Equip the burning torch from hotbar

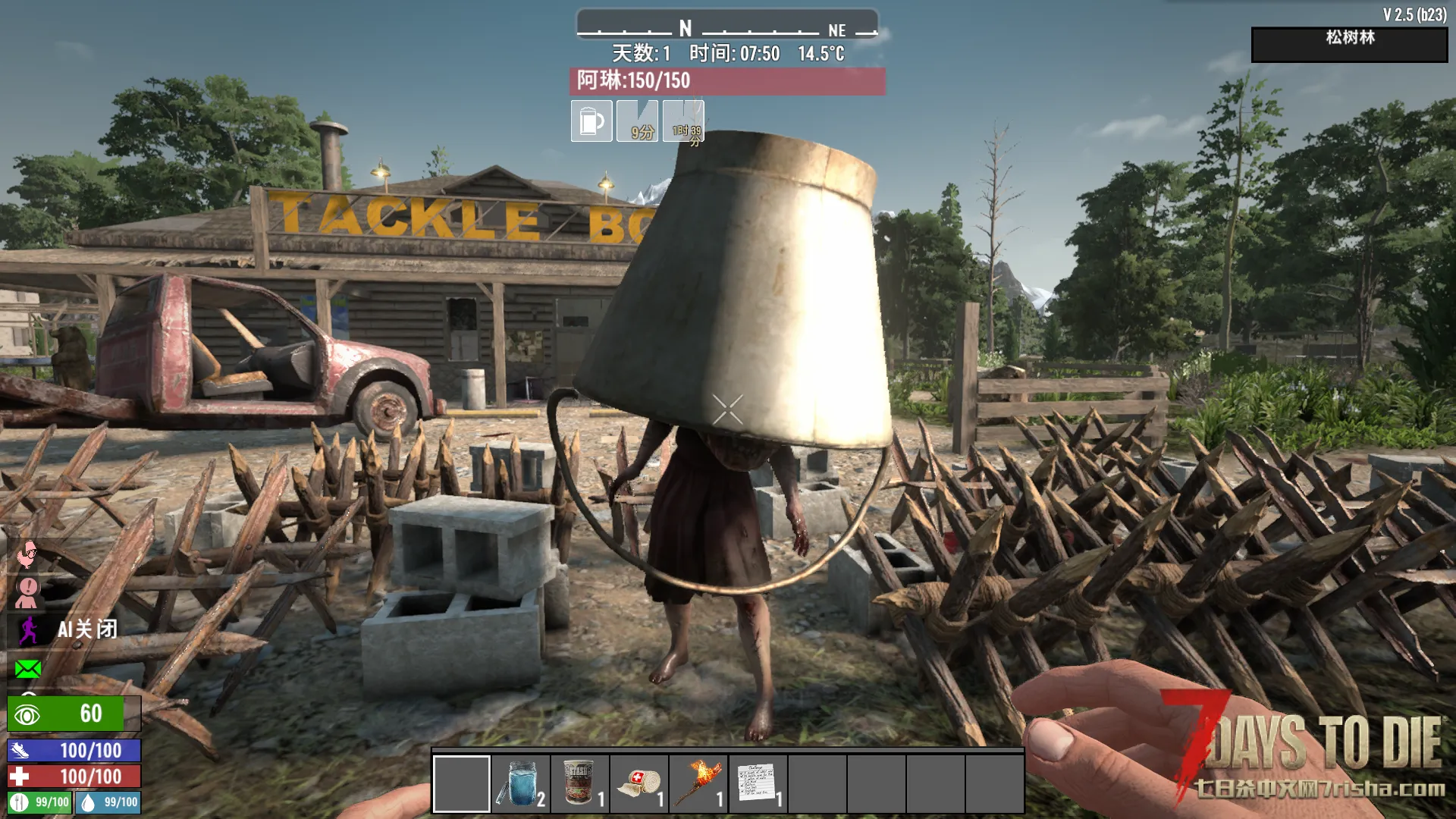pyautogui.click(x=698, y=783)
